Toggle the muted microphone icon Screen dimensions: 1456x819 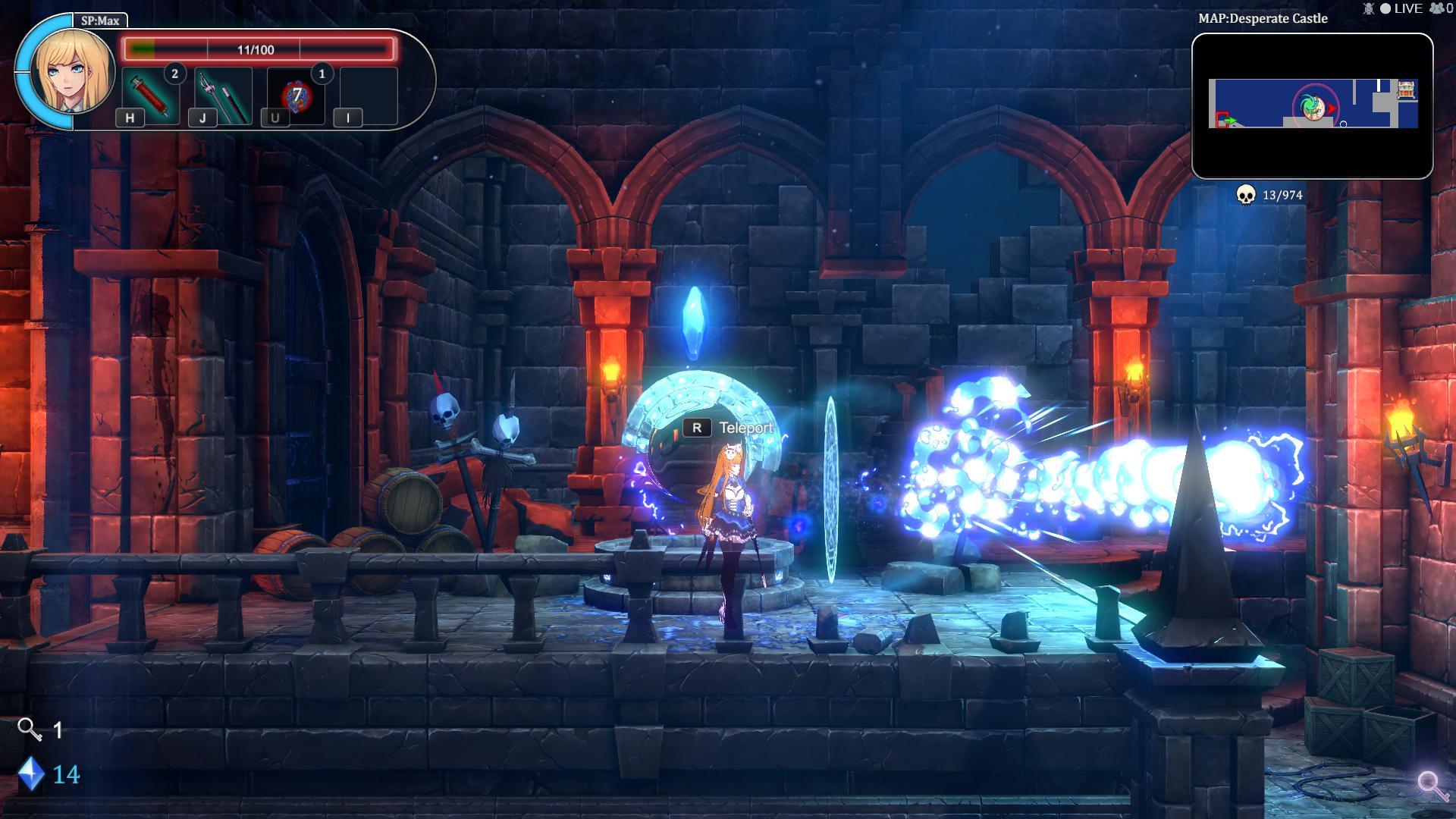(x=1369, y=8)
